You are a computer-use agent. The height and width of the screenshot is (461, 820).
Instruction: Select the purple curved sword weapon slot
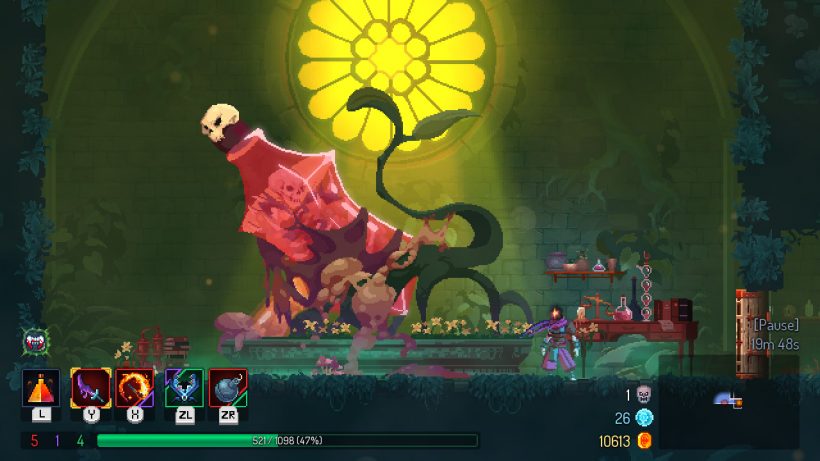(x=90, y=388)
